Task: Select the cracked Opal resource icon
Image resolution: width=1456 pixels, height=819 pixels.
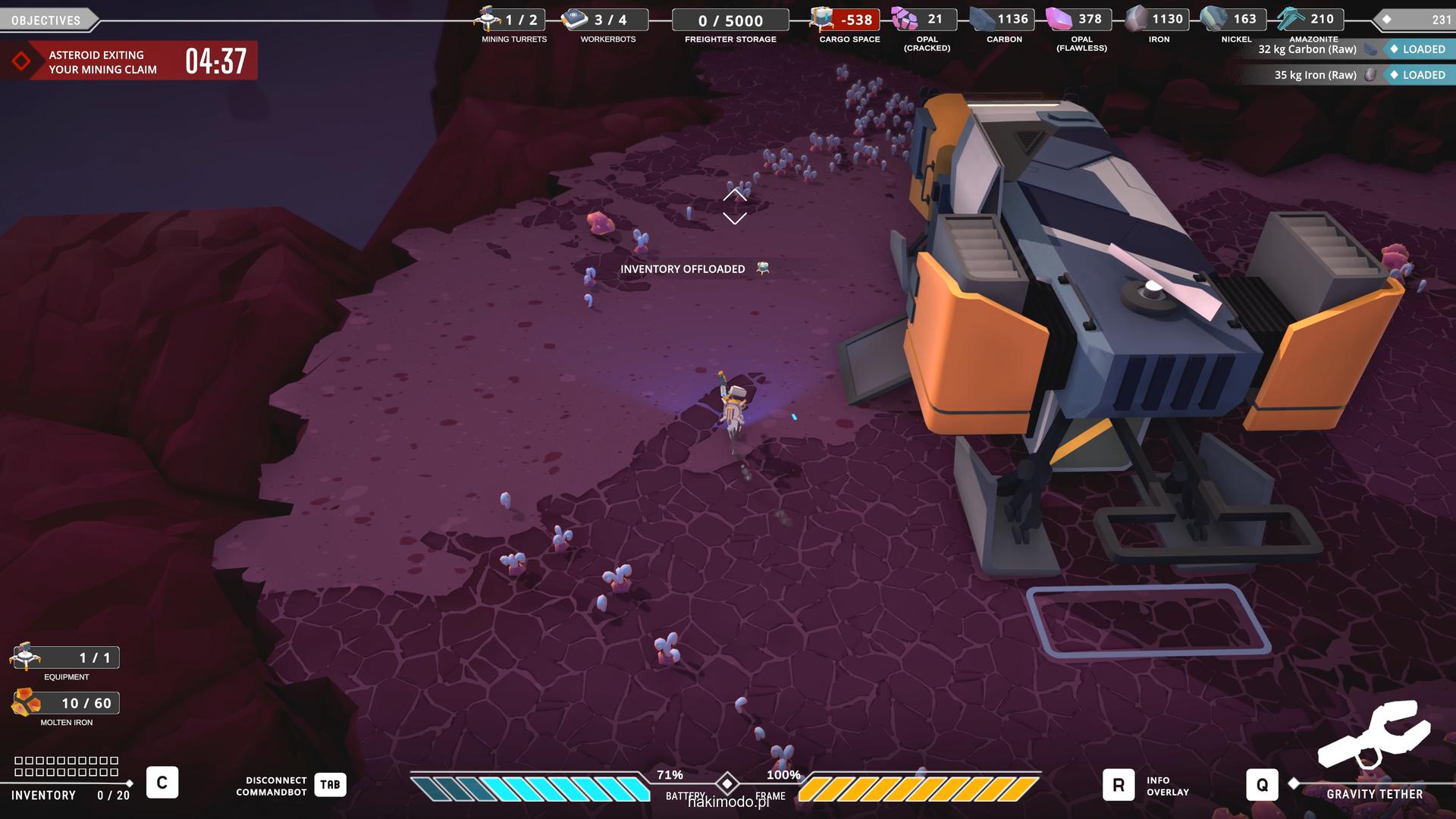Action: coord(904,19)
